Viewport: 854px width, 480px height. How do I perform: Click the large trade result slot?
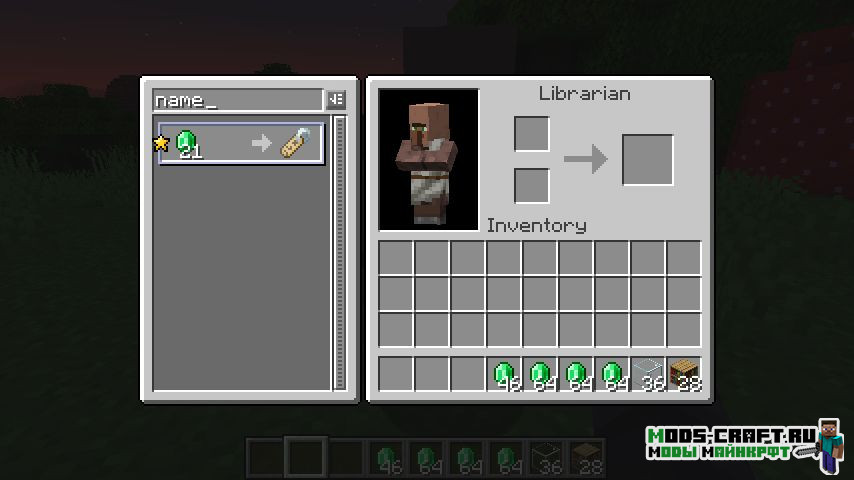647,160
